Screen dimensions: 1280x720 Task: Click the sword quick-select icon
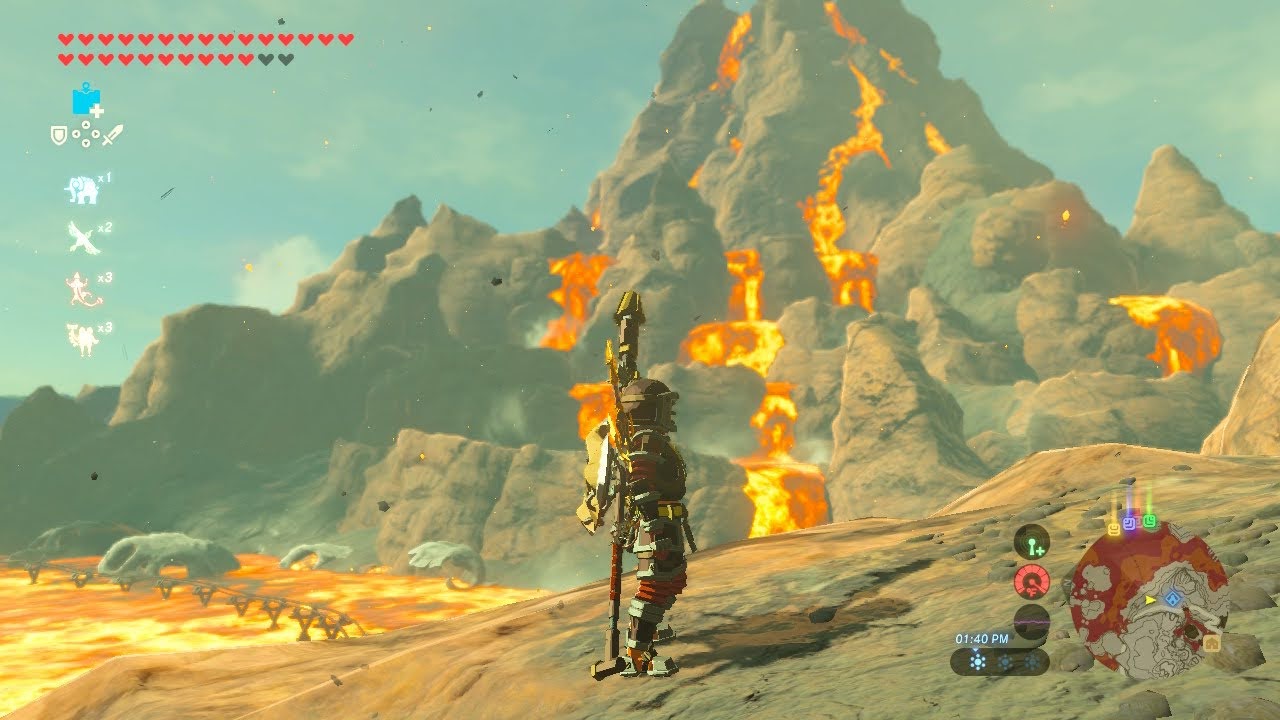[113, 133]
